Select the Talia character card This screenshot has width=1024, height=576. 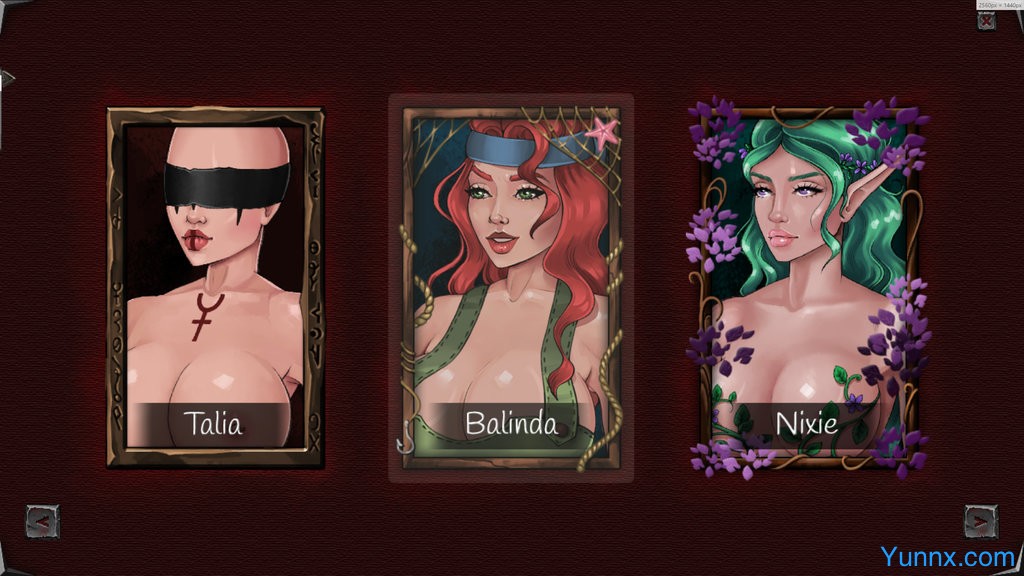click(x=215, y=287)
